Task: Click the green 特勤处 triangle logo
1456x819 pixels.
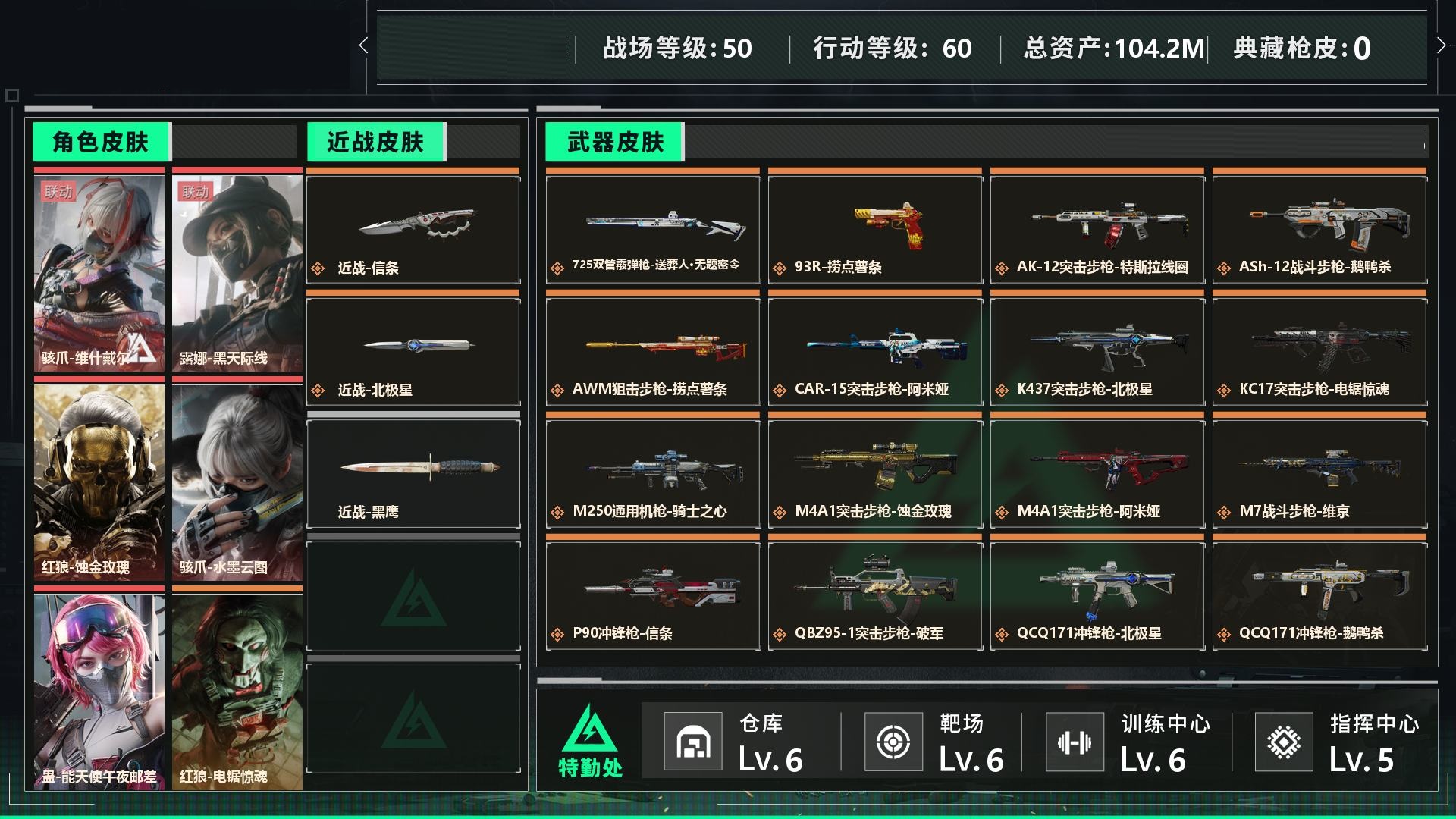Action: (x=591, y=732)
